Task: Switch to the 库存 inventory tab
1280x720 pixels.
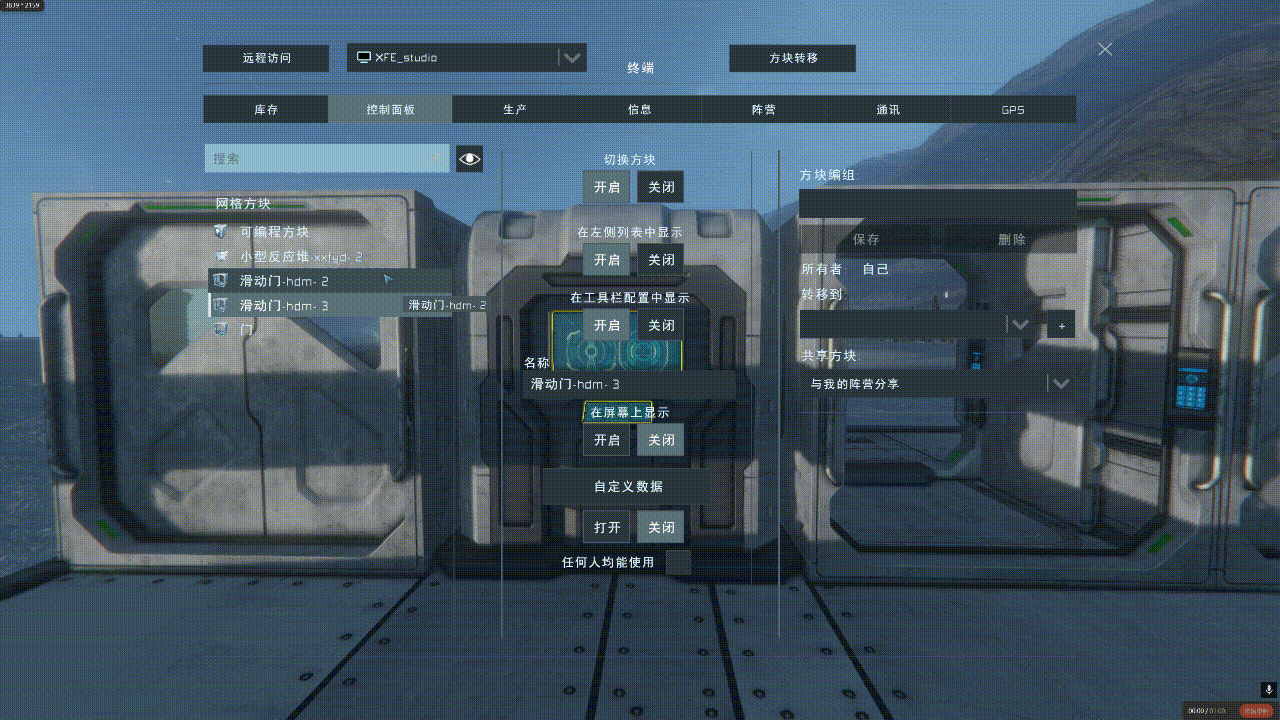Action: (265, 110)
